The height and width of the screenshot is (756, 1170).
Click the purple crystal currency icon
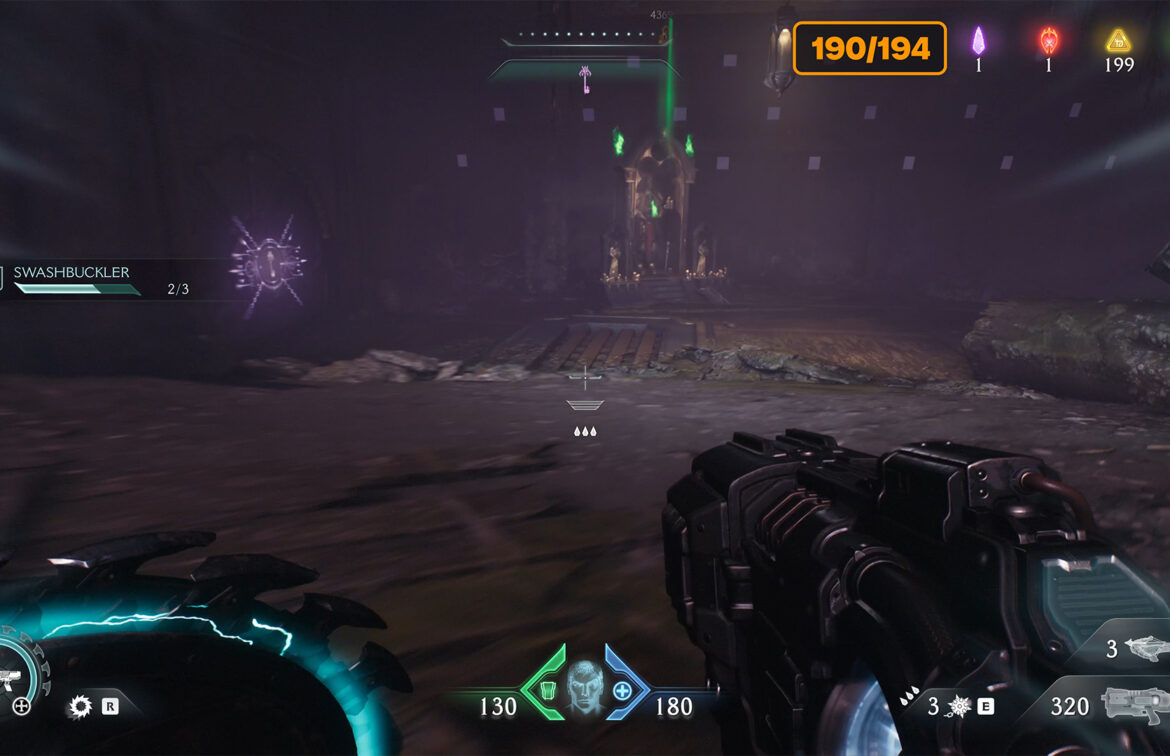[978, 41]
